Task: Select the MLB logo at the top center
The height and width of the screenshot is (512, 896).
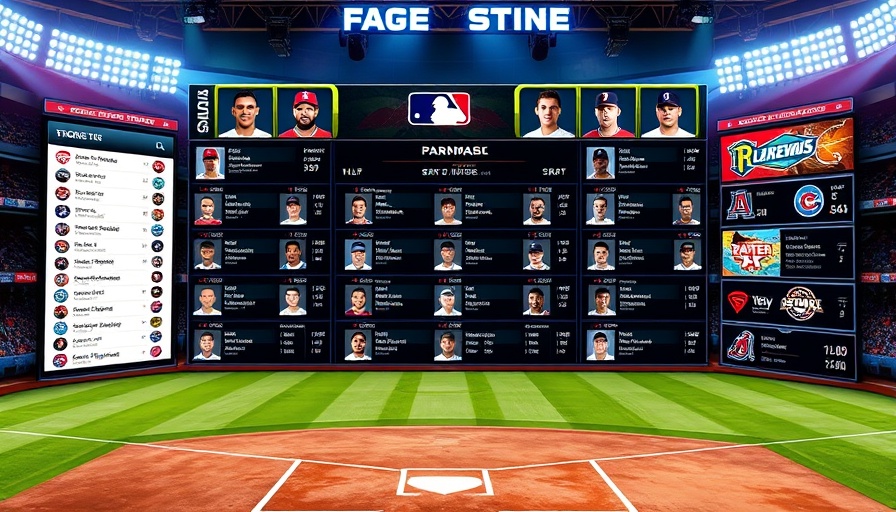Action: pyautogui.click(x=439, y=109)
